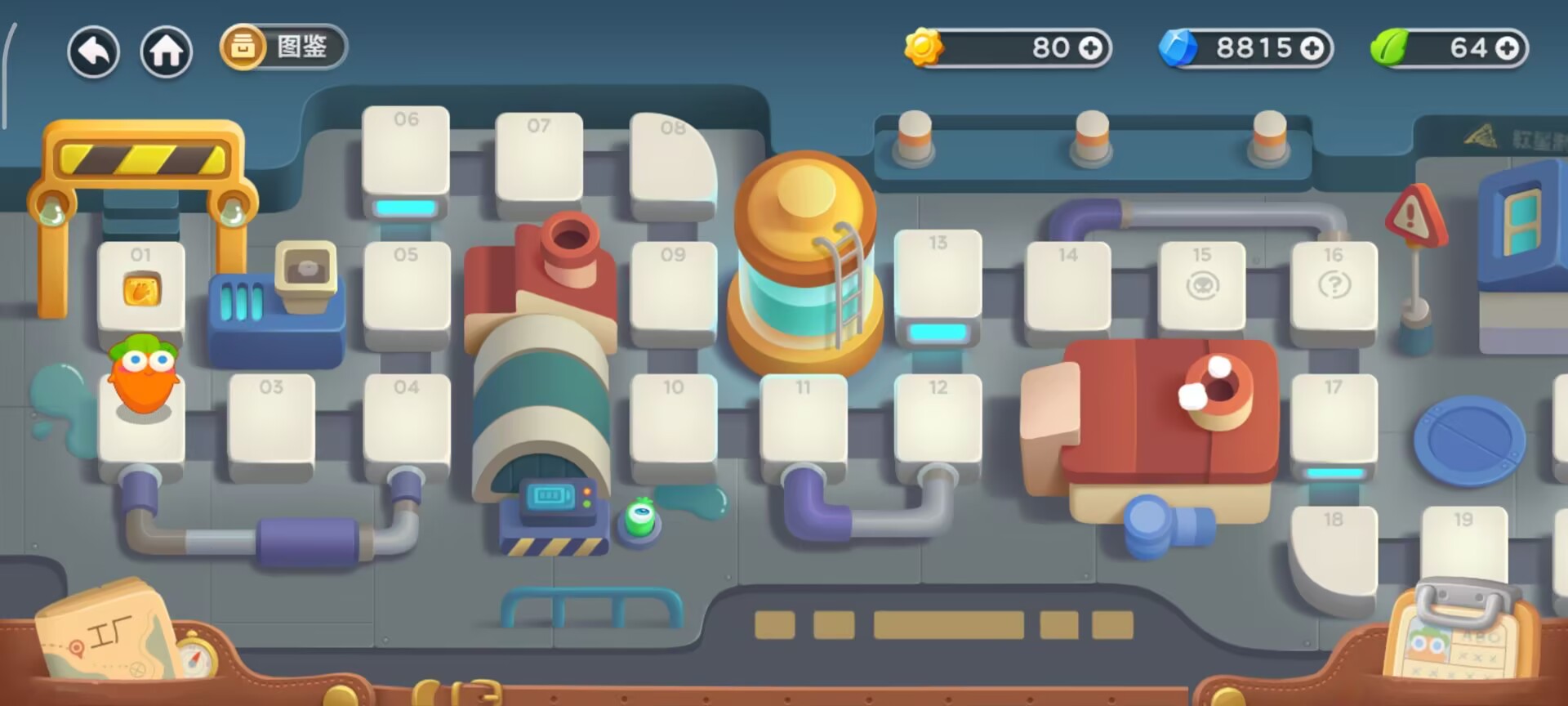Open the 图鉴 collection book
The width and height of the screenshot is (1568, 706).
pos(283,47)
